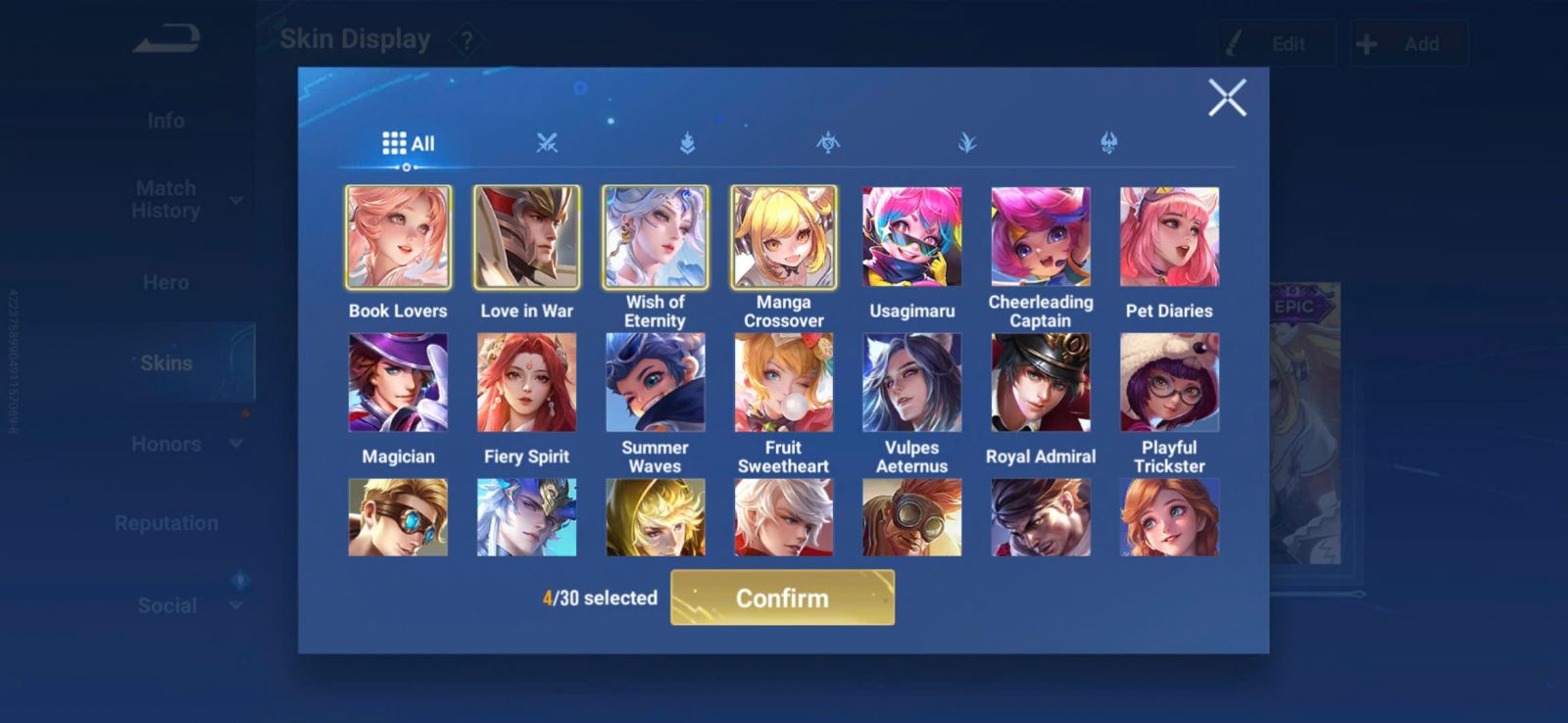Select the Cheerleading Captain skin
The height and width of the screenshot is (723, 1568).
[x=1040, y=238]
